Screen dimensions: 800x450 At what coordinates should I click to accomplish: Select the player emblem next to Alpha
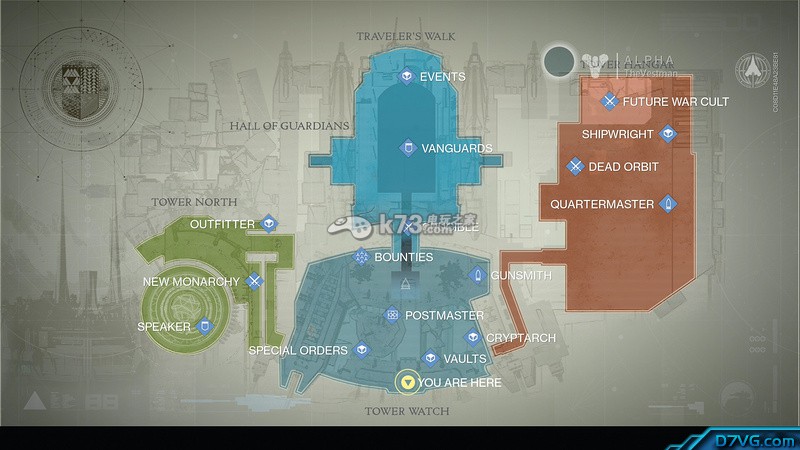pyautogui.click(x=560, y=62)
